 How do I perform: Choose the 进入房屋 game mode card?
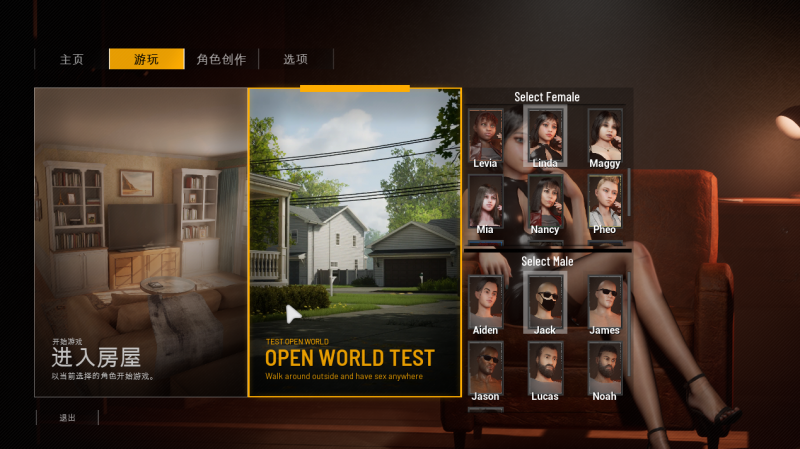pos(140,242)
